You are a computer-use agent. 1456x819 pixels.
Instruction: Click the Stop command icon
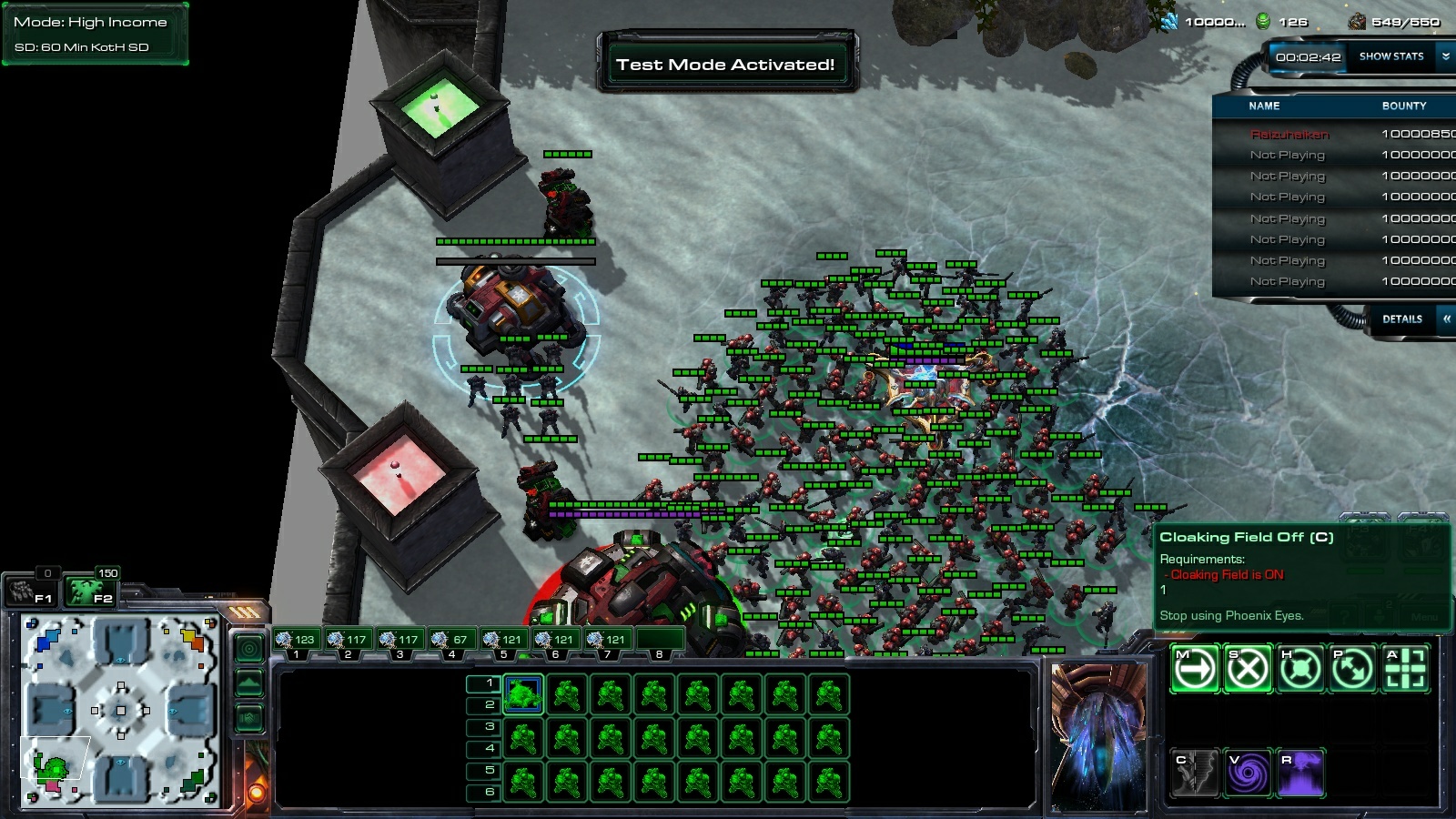(x=1248, y=667)
